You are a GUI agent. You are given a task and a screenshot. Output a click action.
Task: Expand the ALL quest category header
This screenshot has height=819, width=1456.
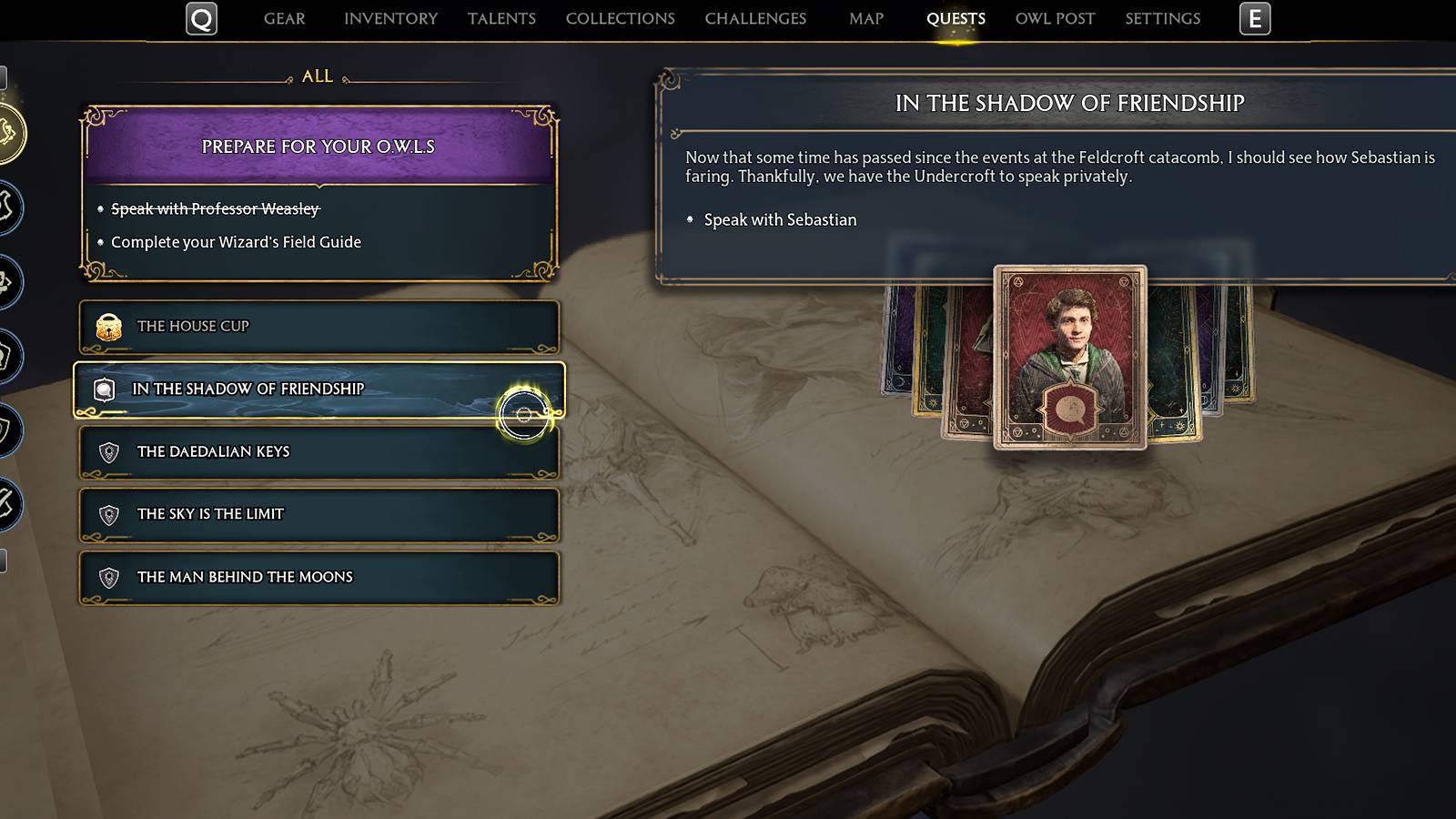pos(317,76)
